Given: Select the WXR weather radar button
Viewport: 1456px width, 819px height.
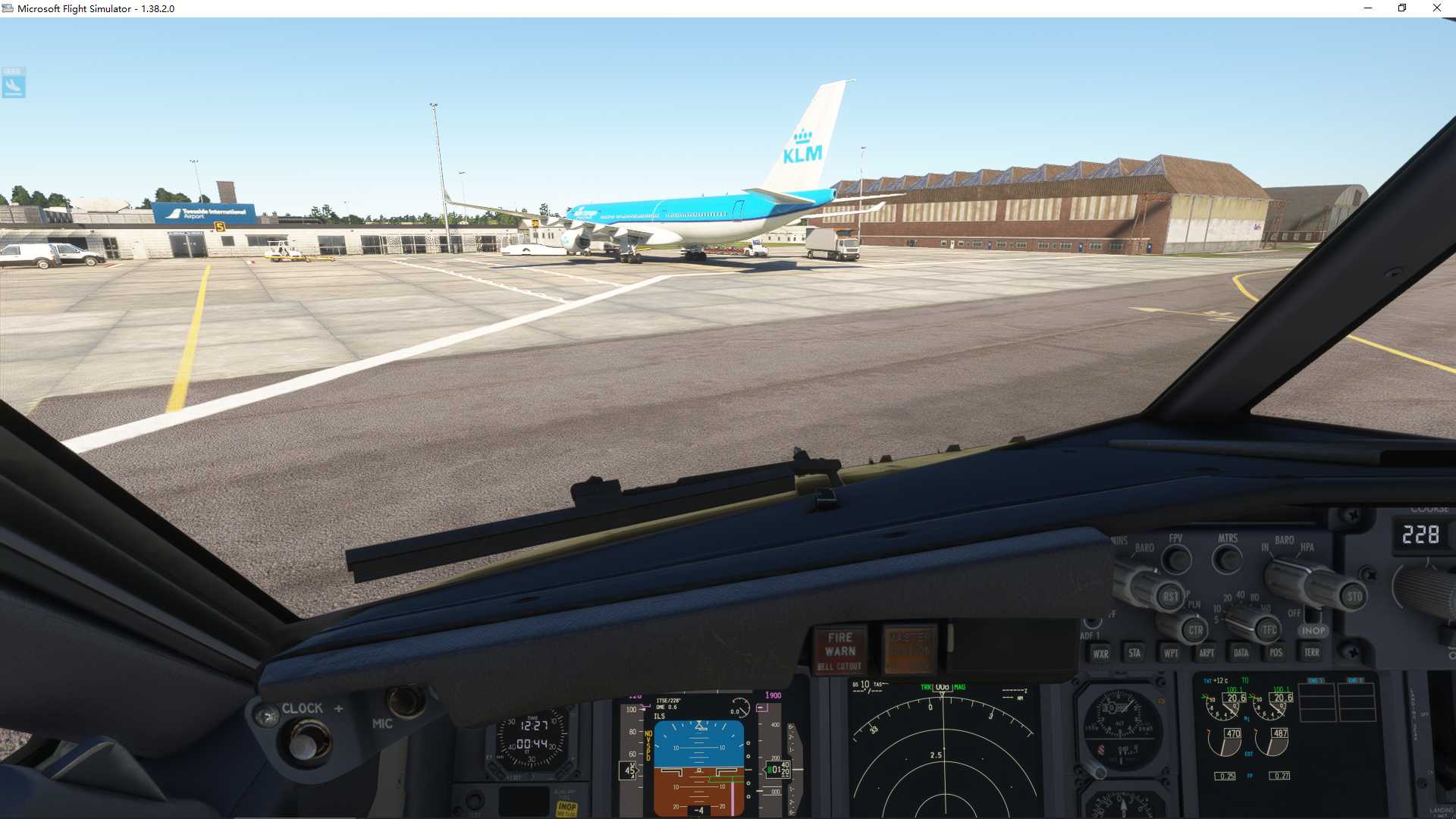Looking at the screenshot, I should pos(1100,653).
